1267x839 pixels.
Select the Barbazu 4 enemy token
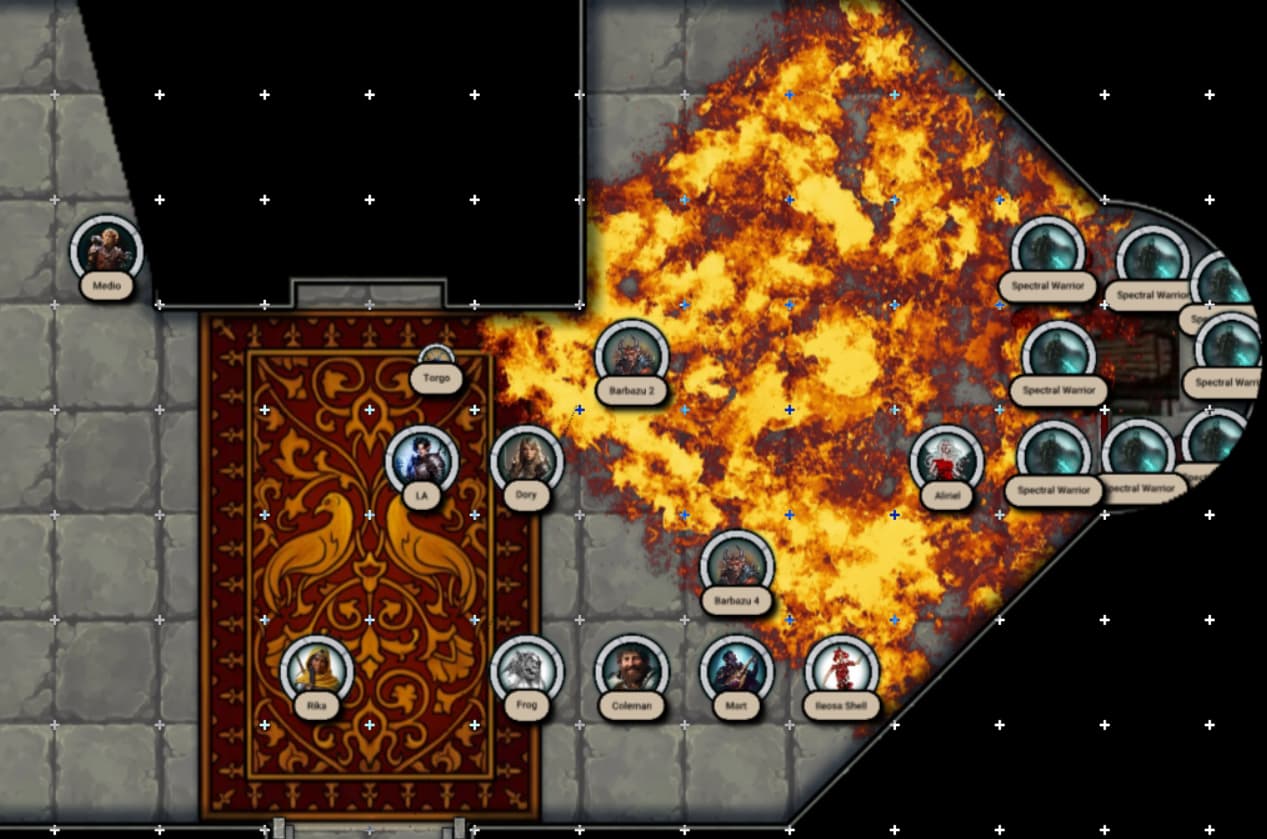pyautogui.click(x=737, y=566)
